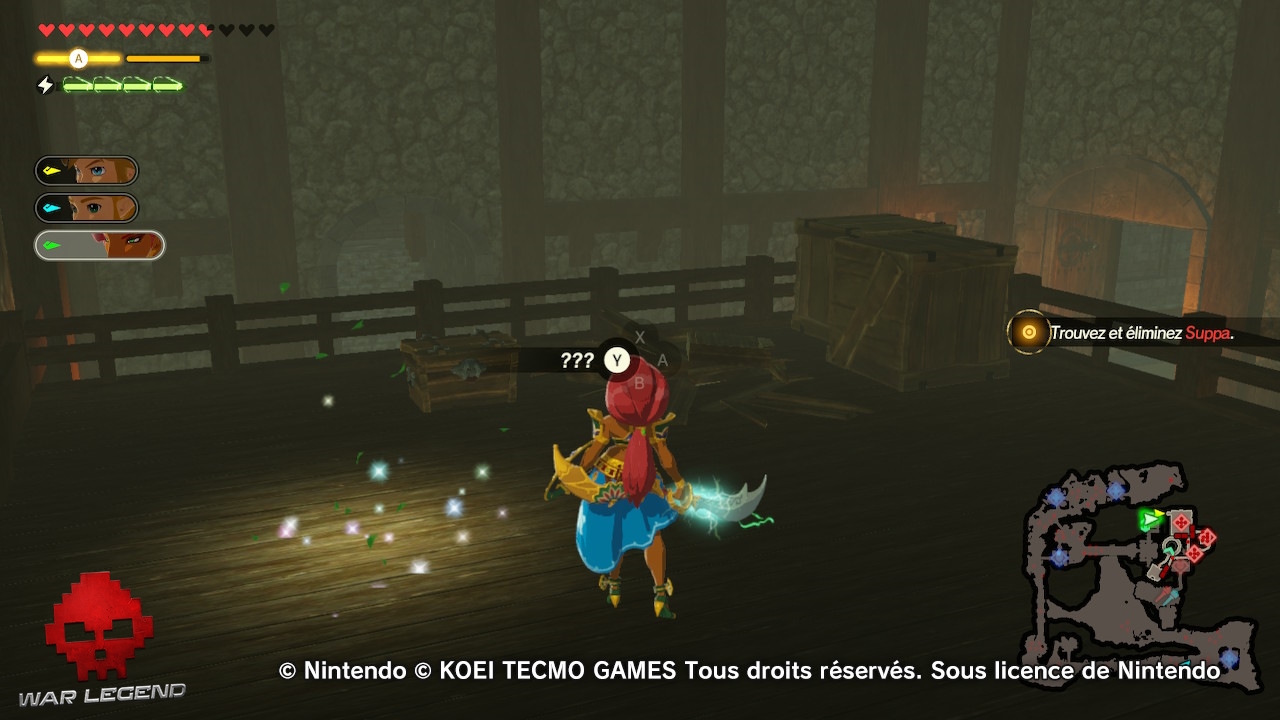The height and width of the screenshot is (720, 1280).
Task: Select Urbosa's grayed-out portrait
Action: 100,245
